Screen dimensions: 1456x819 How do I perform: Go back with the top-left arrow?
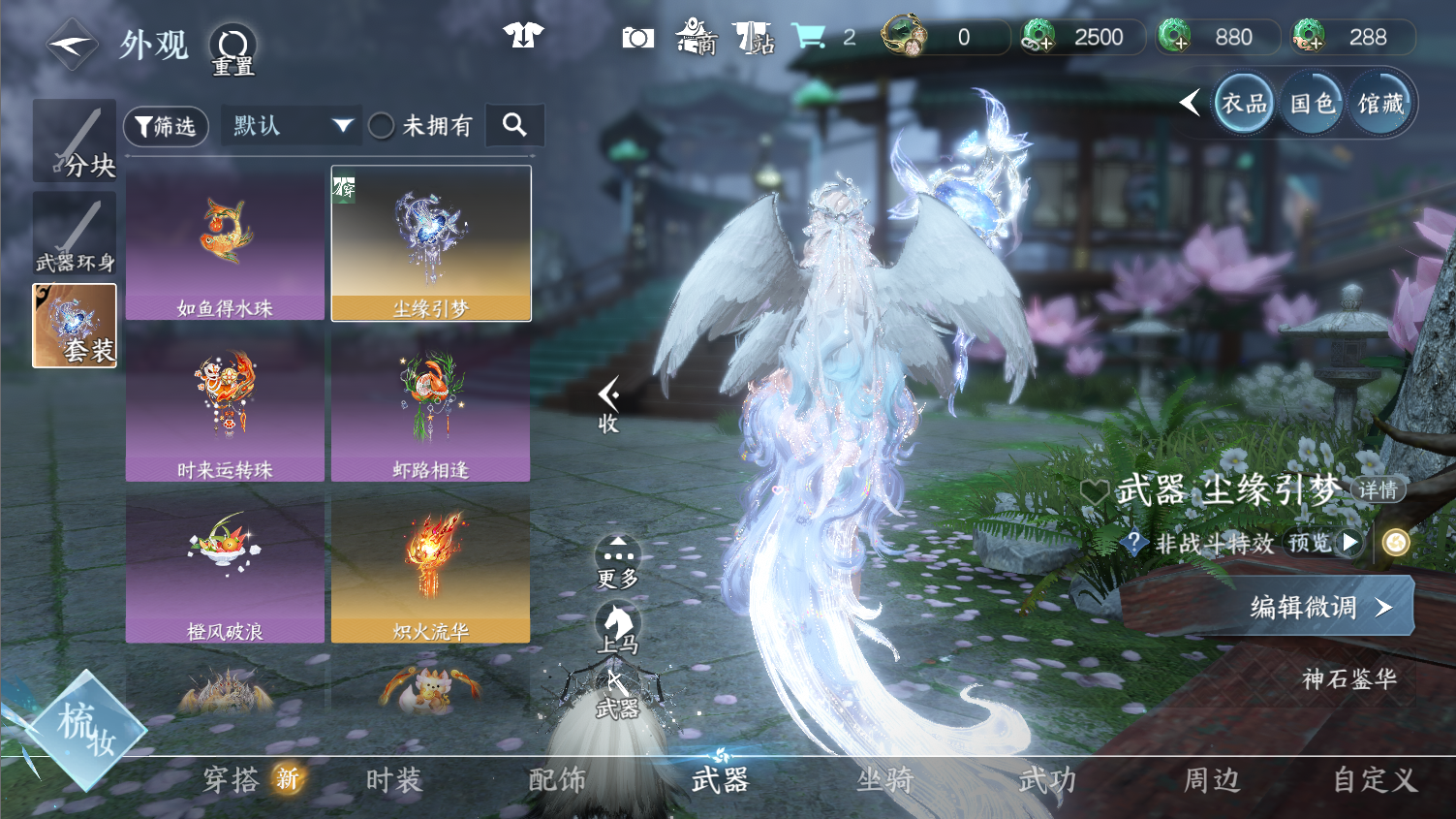(x=72, y=45)
